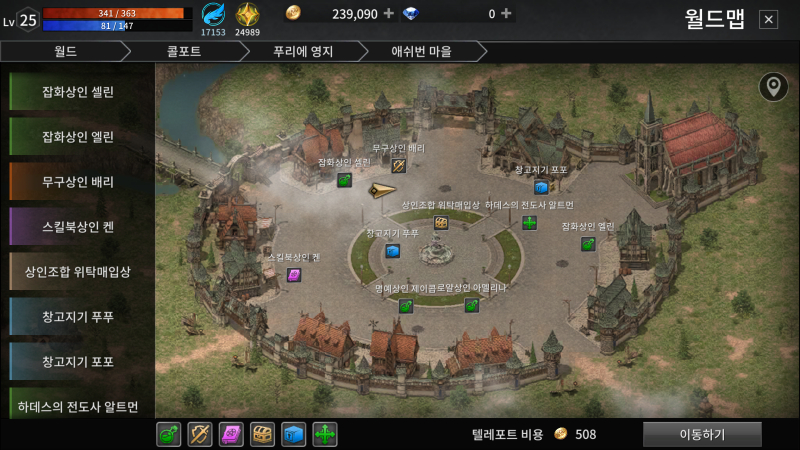Toggle the blue storage cube filter icon
Screen dimensions: 800x450
(x=293, y=434)
